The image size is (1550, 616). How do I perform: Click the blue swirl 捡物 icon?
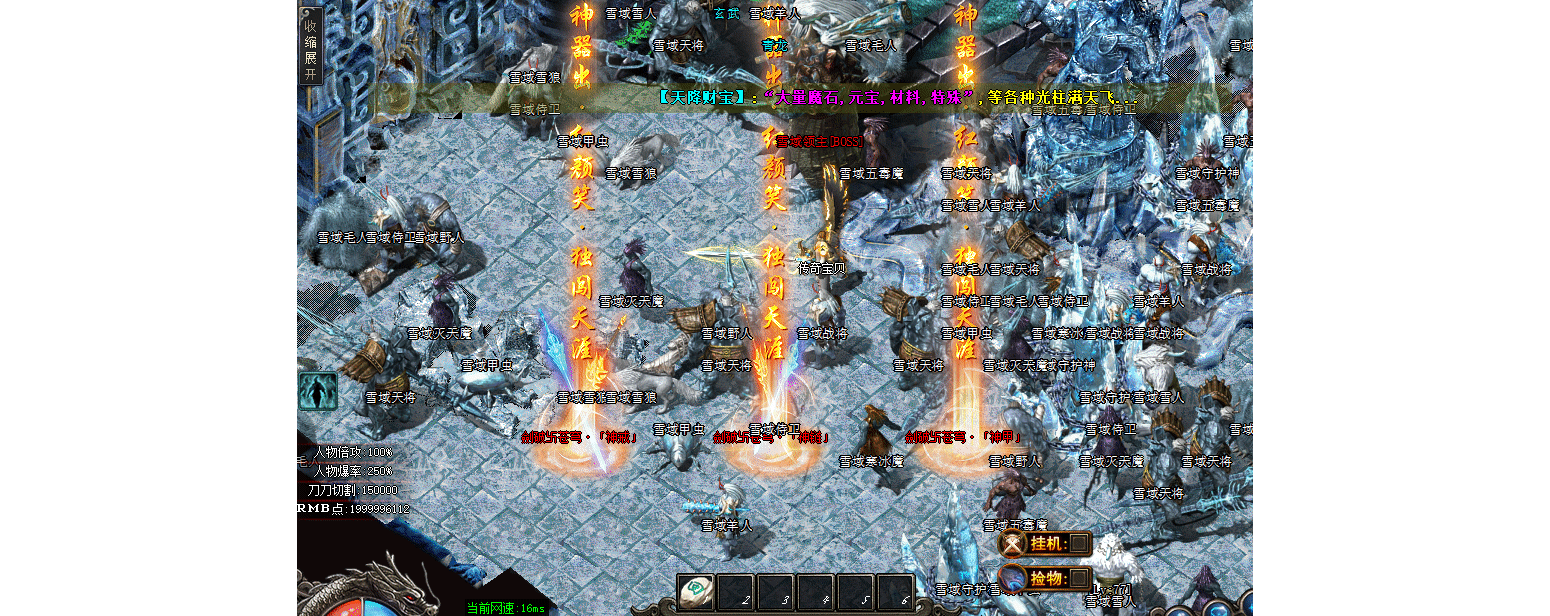(x=1014, y=578)
